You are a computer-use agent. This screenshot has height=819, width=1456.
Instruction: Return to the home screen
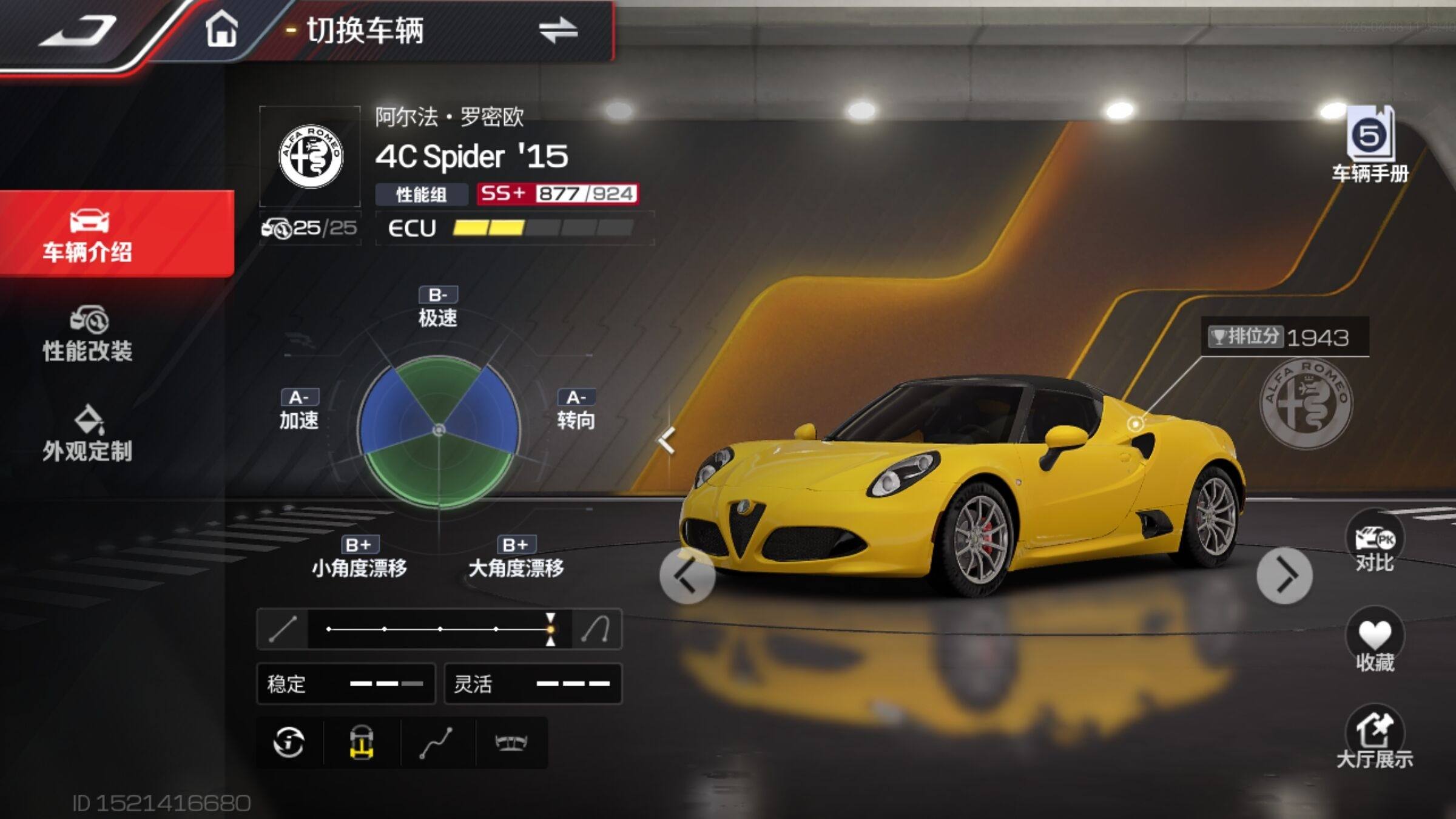(221, 30)
